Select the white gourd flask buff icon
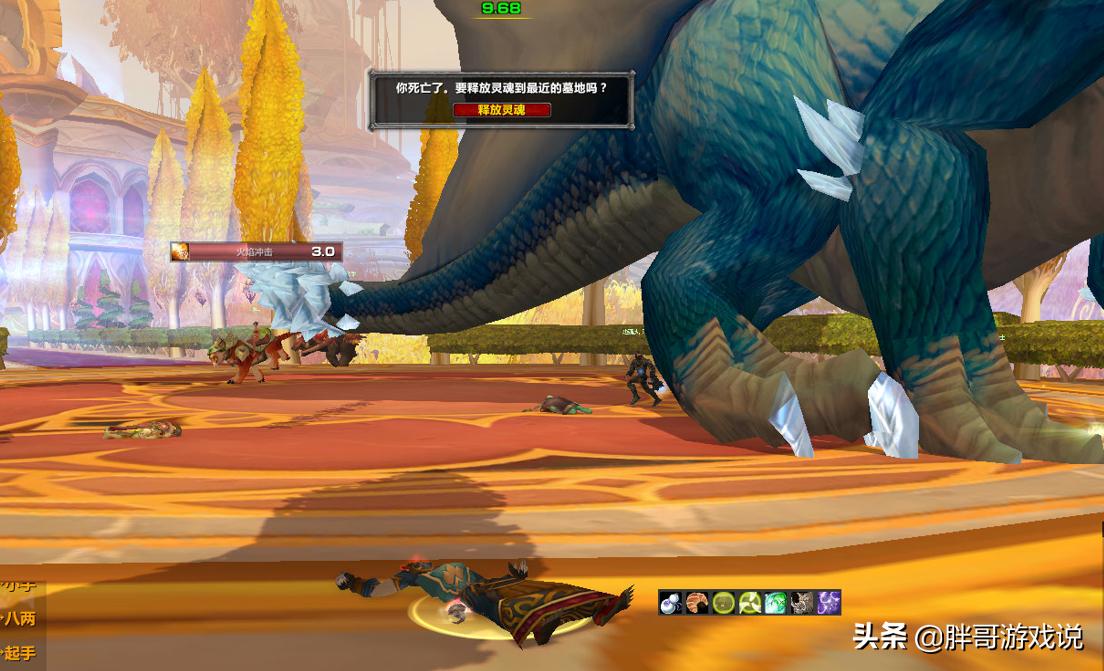The height and width of the screenshot is (671, 1104). [x=671, y=603]
